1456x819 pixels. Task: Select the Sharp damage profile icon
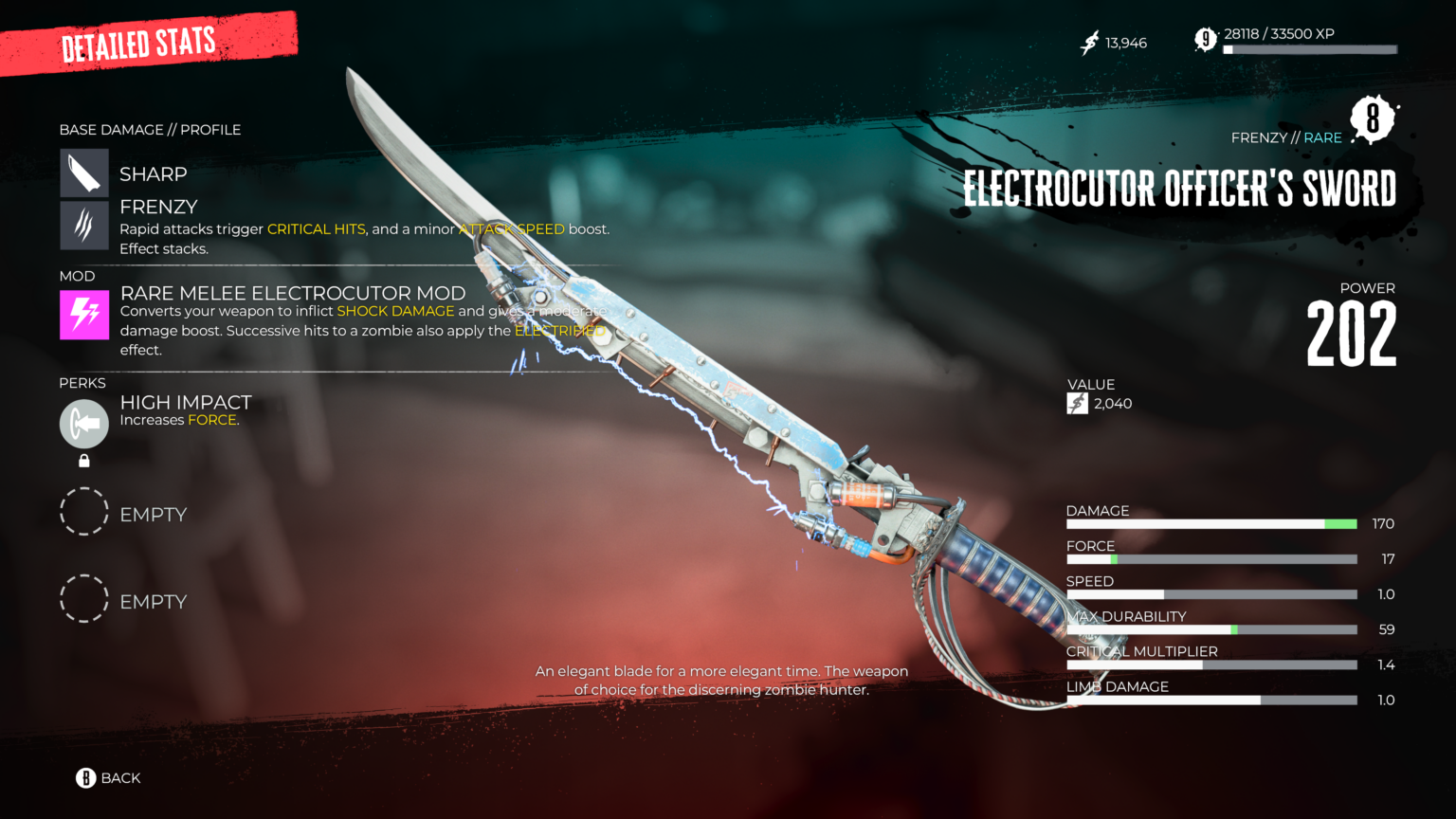pyautogui.click(x=83, y=173)
